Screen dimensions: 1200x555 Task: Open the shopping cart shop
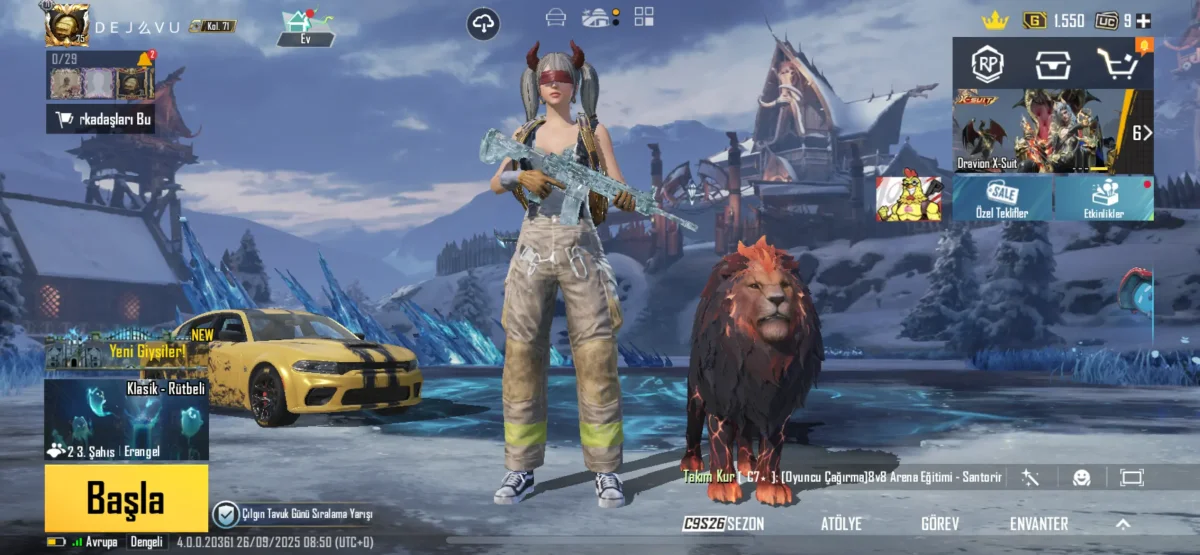pos(1121,64)
